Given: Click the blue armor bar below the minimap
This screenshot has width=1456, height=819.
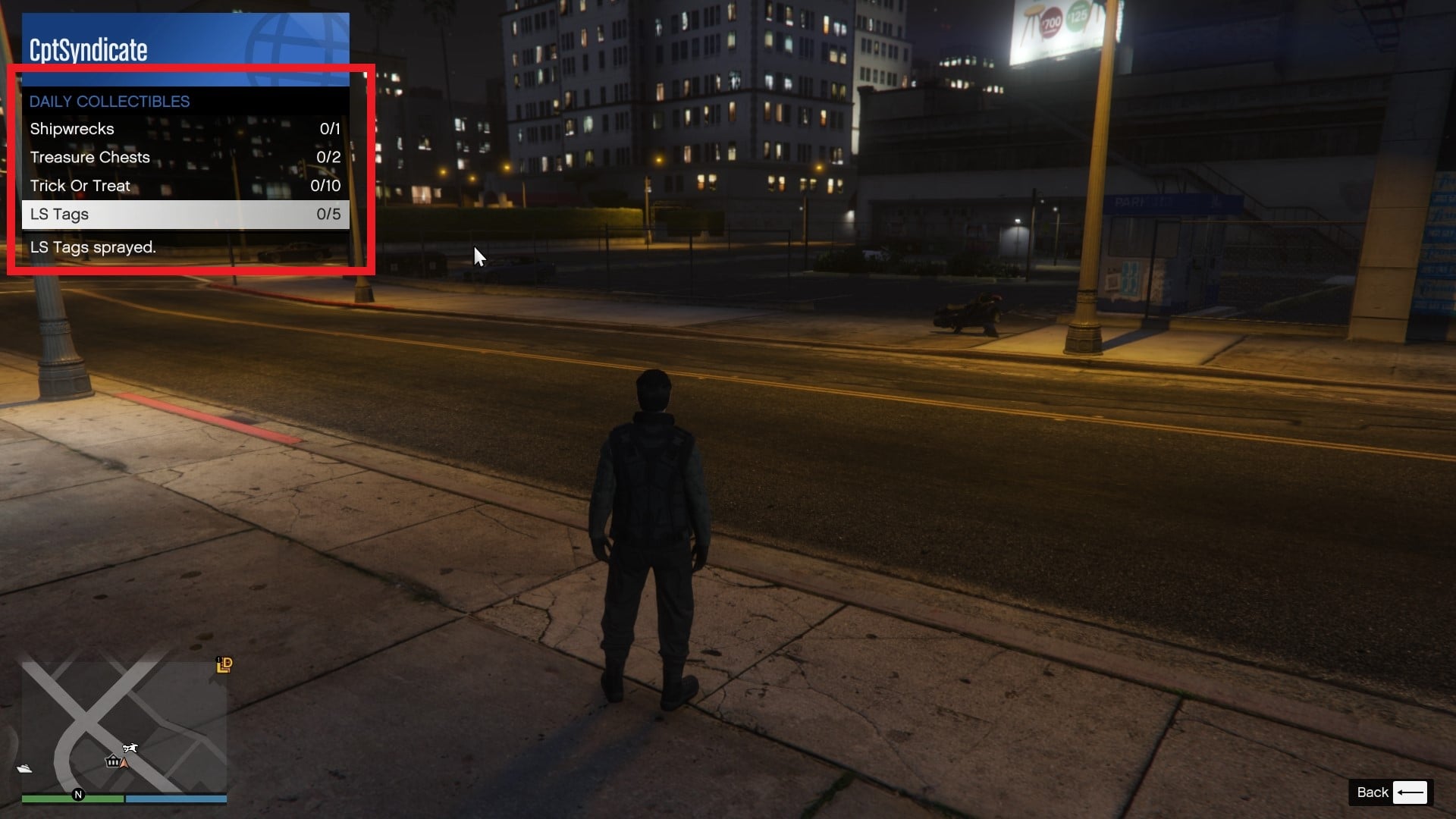Looking at the screenshot, I should [x=177, y=799].
